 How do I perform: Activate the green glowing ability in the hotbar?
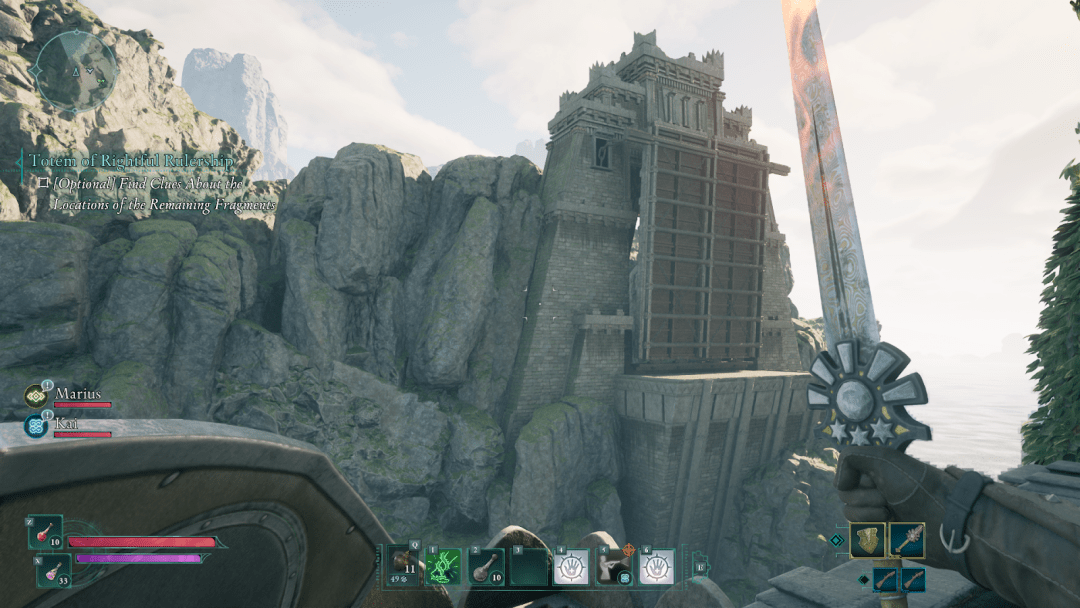[x=443, y=566]
